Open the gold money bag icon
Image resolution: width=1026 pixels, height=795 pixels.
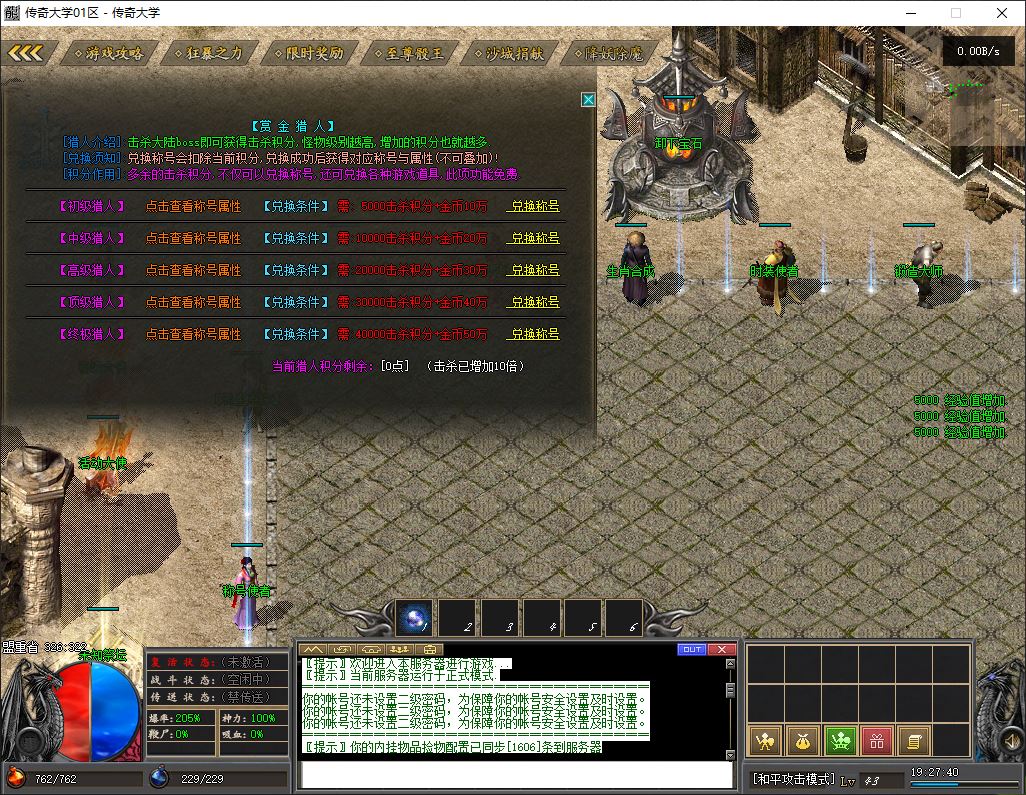pos(803,741)
